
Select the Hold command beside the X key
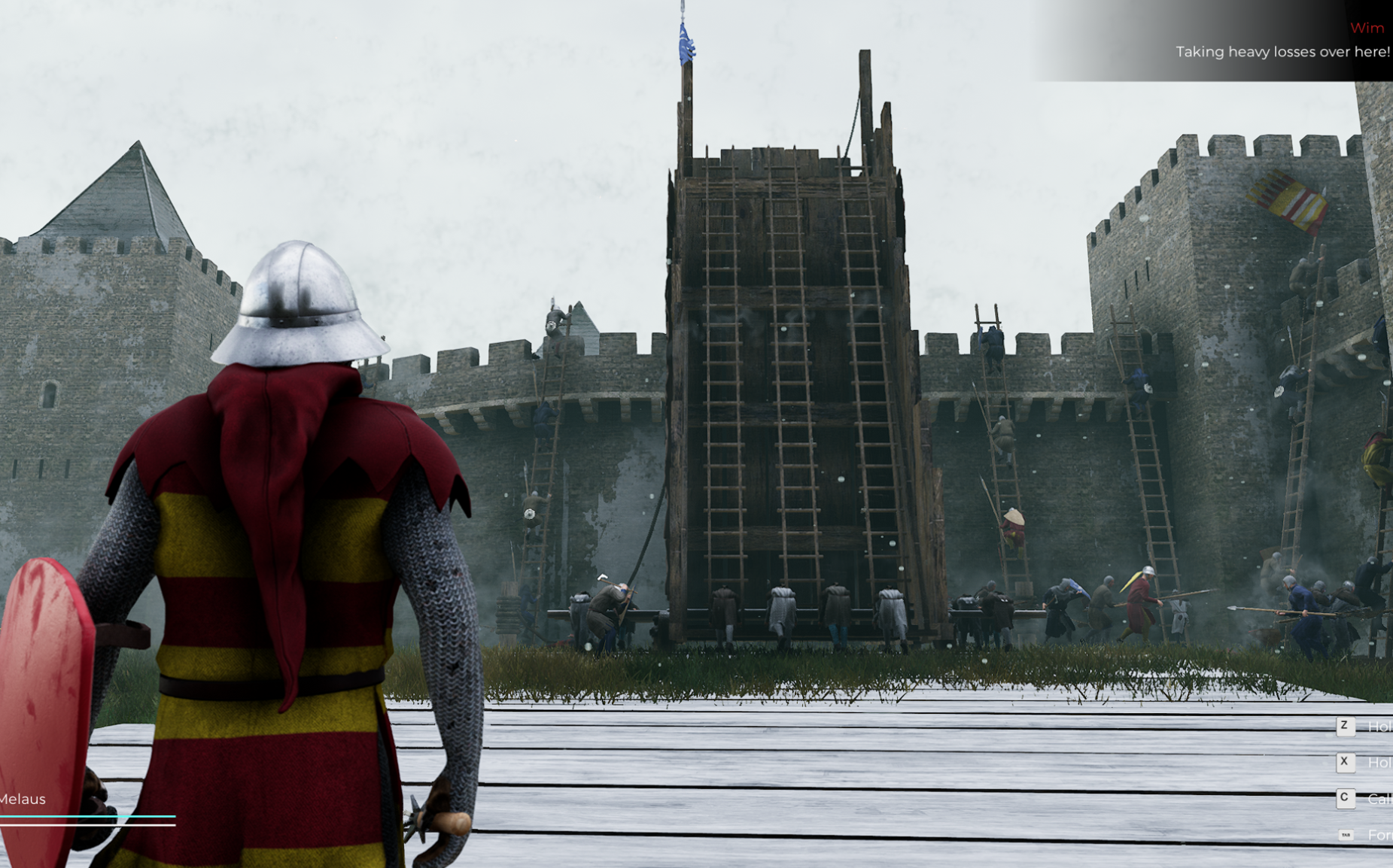click(1379, 763)
